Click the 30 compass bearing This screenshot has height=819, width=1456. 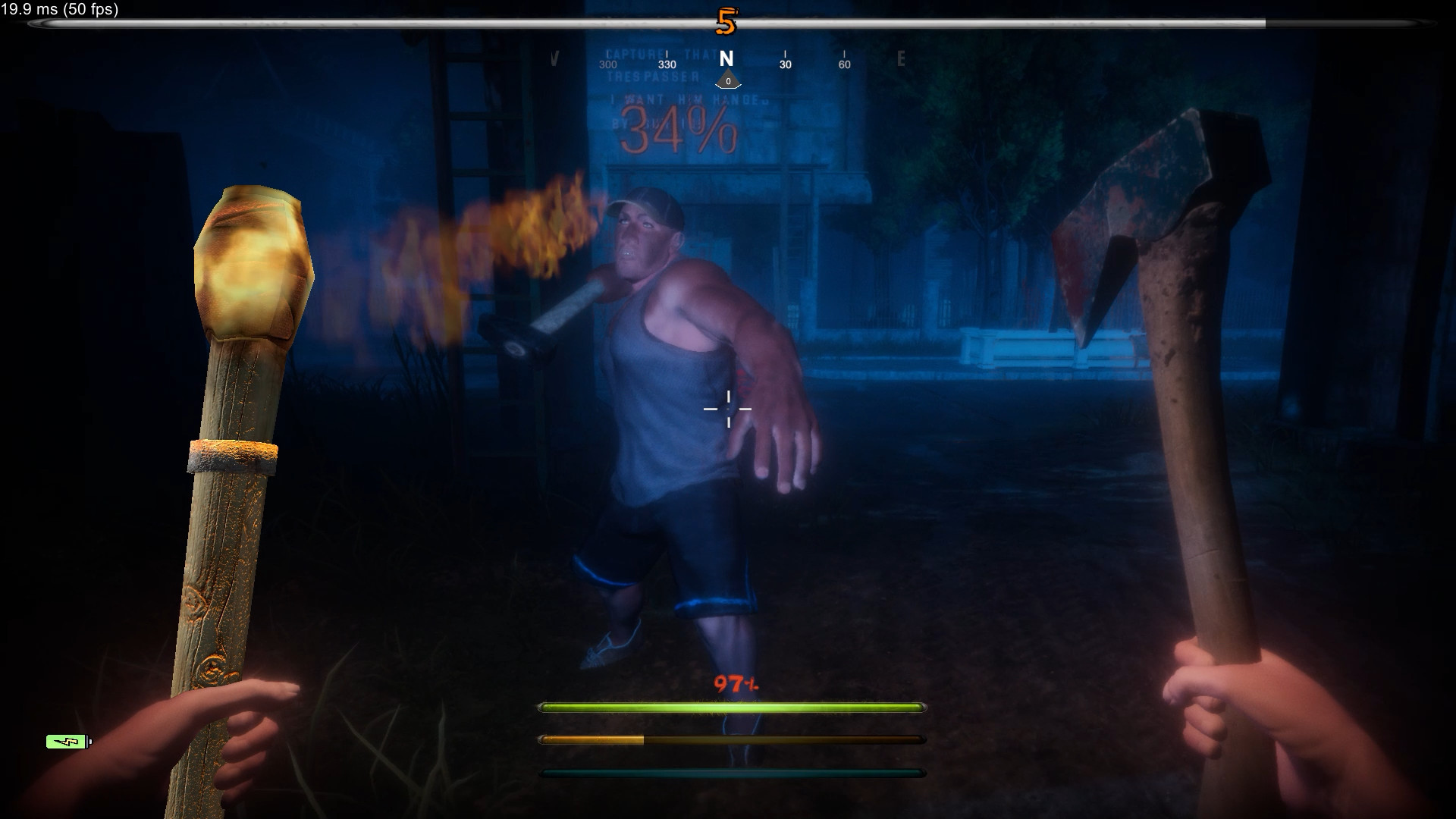pos(784,64)
